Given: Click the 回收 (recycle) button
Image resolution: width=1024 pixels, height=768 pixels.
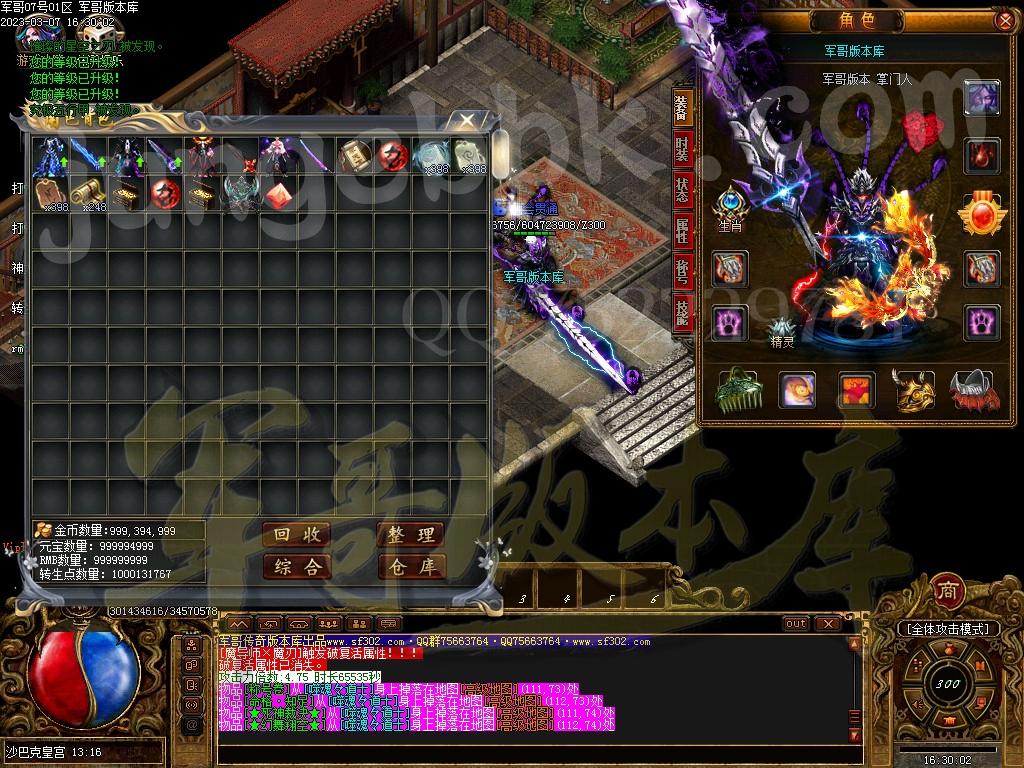Looking at the screenshot, I should (296, 535).
